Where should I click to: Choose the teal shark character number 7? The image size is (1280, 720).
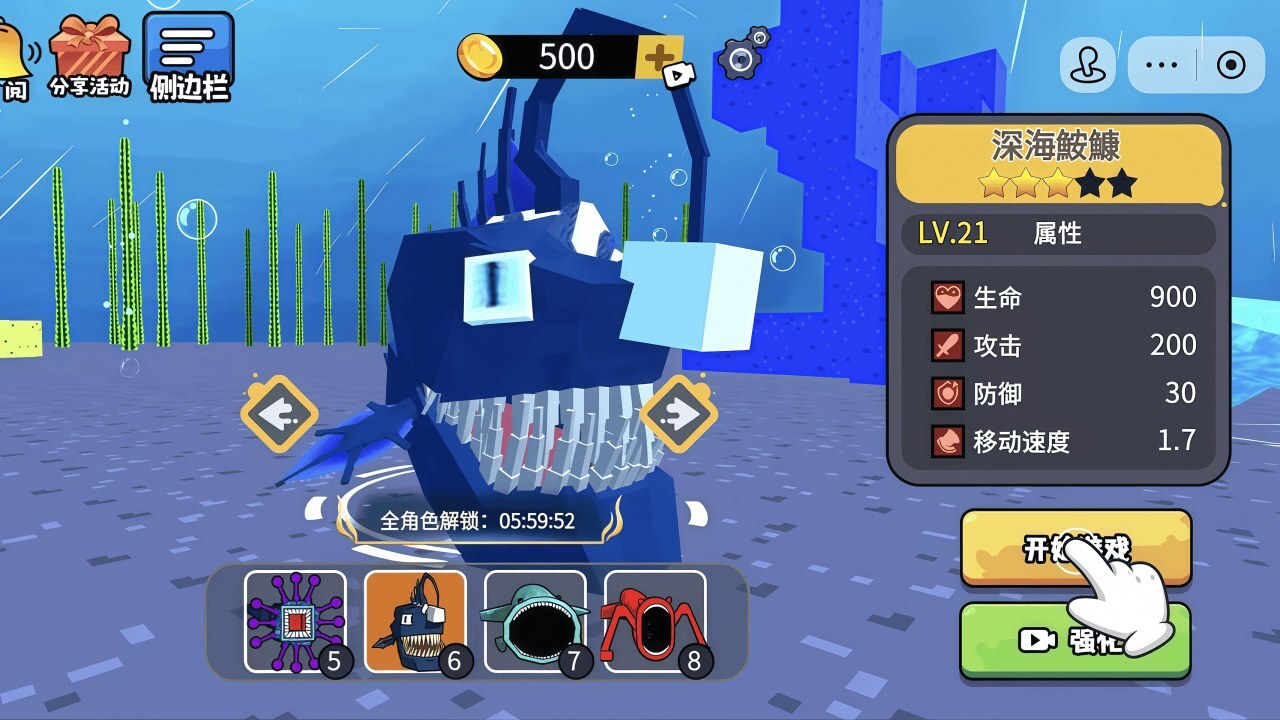tap(535, 621)
